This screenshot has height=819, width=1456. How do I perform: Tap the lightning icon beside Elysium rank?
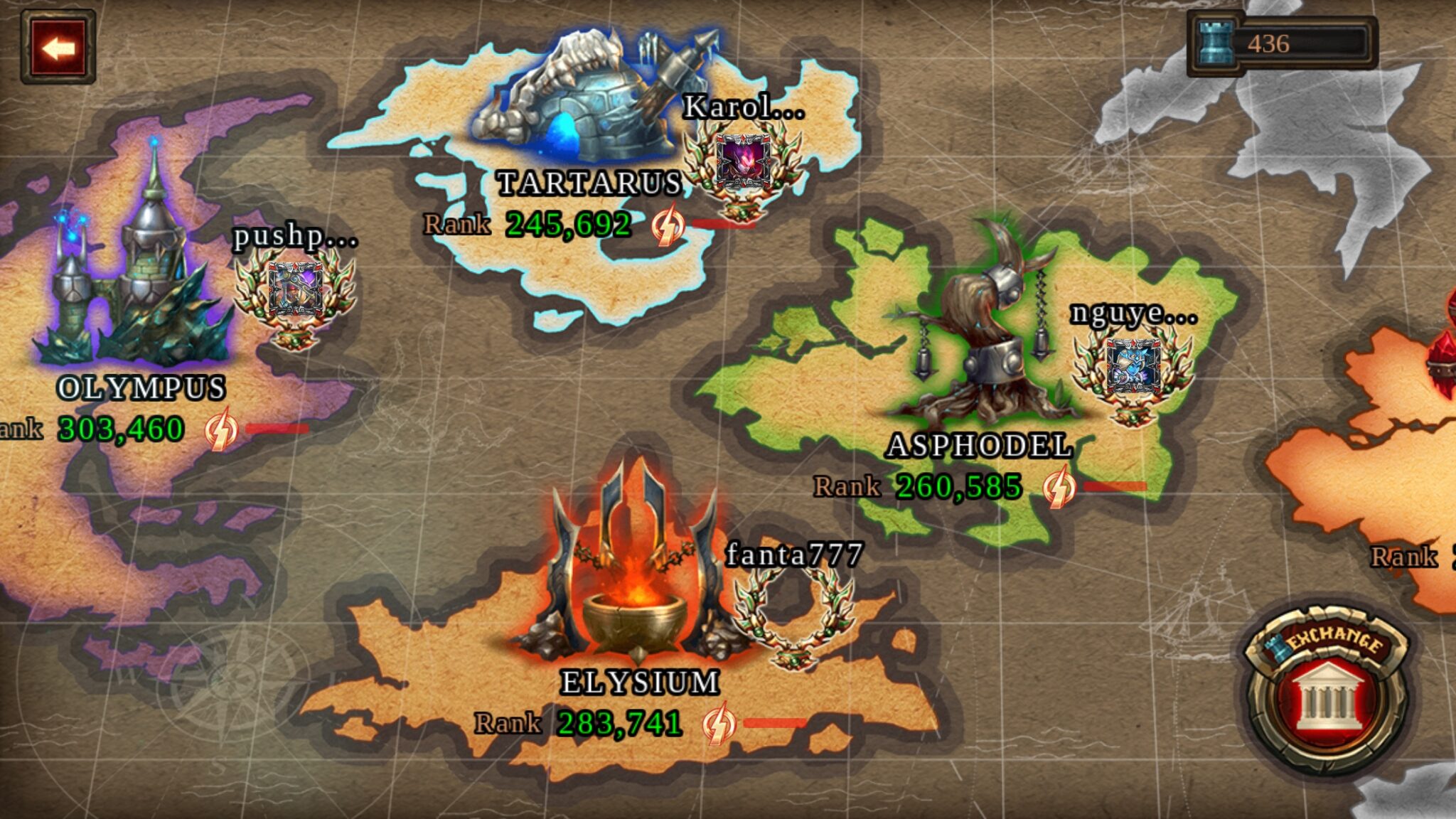click(718, 724)
